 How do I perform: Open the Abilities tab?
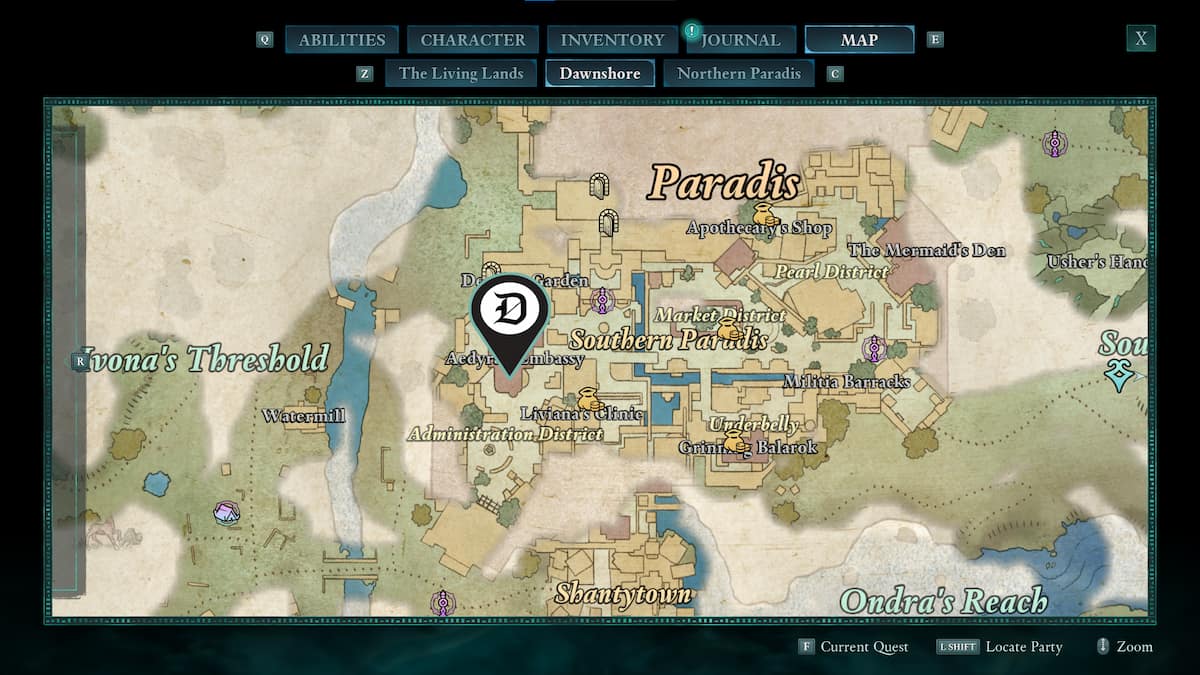pos(342,40)
